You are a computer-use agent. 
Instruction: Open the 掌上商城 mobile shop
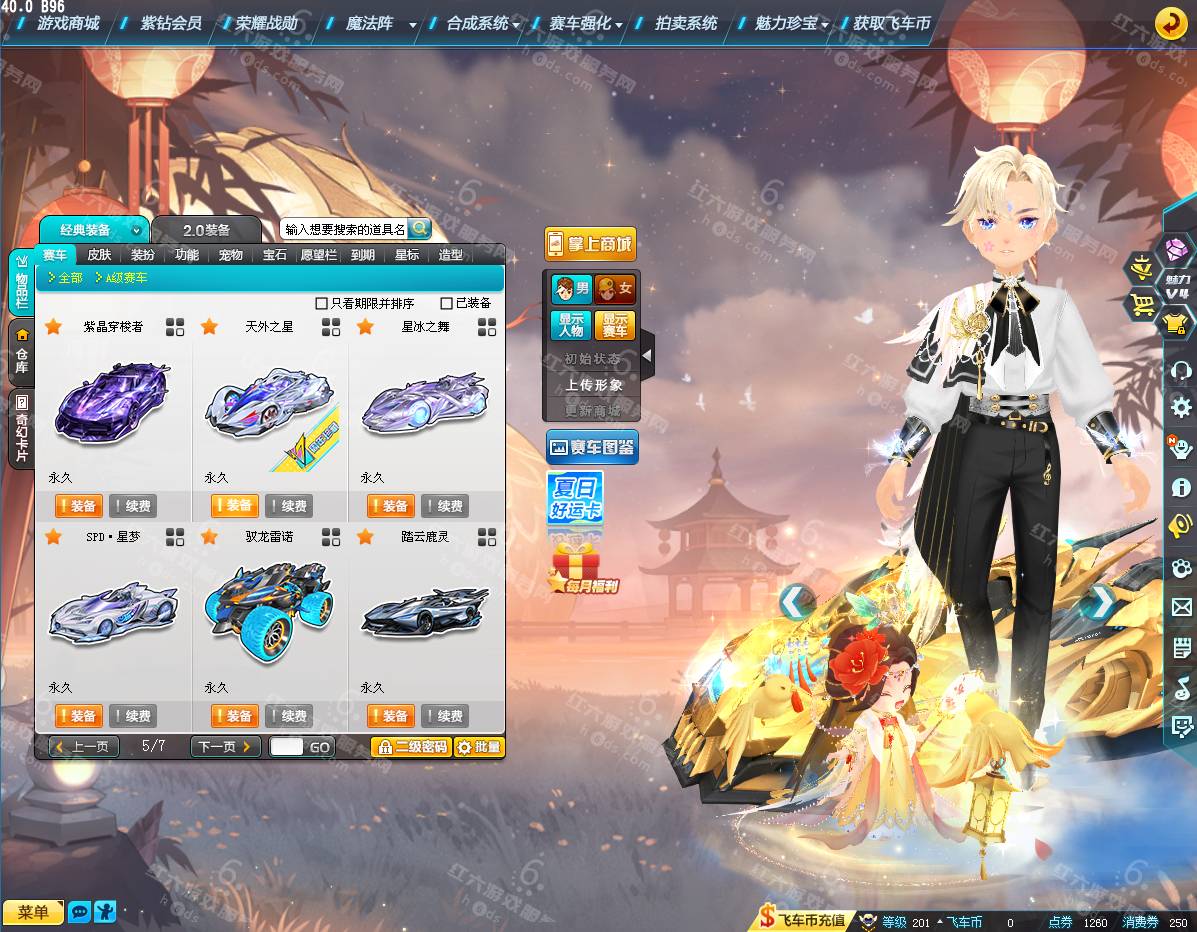(x=590, y=244)
